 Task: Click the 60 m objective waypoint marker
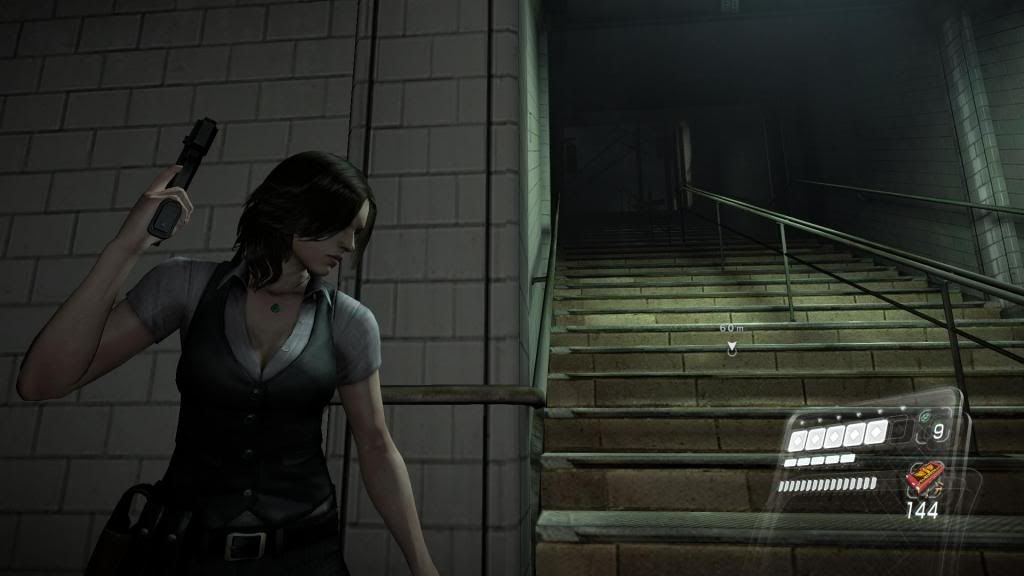pyautogui.click(x=732, y=347)
